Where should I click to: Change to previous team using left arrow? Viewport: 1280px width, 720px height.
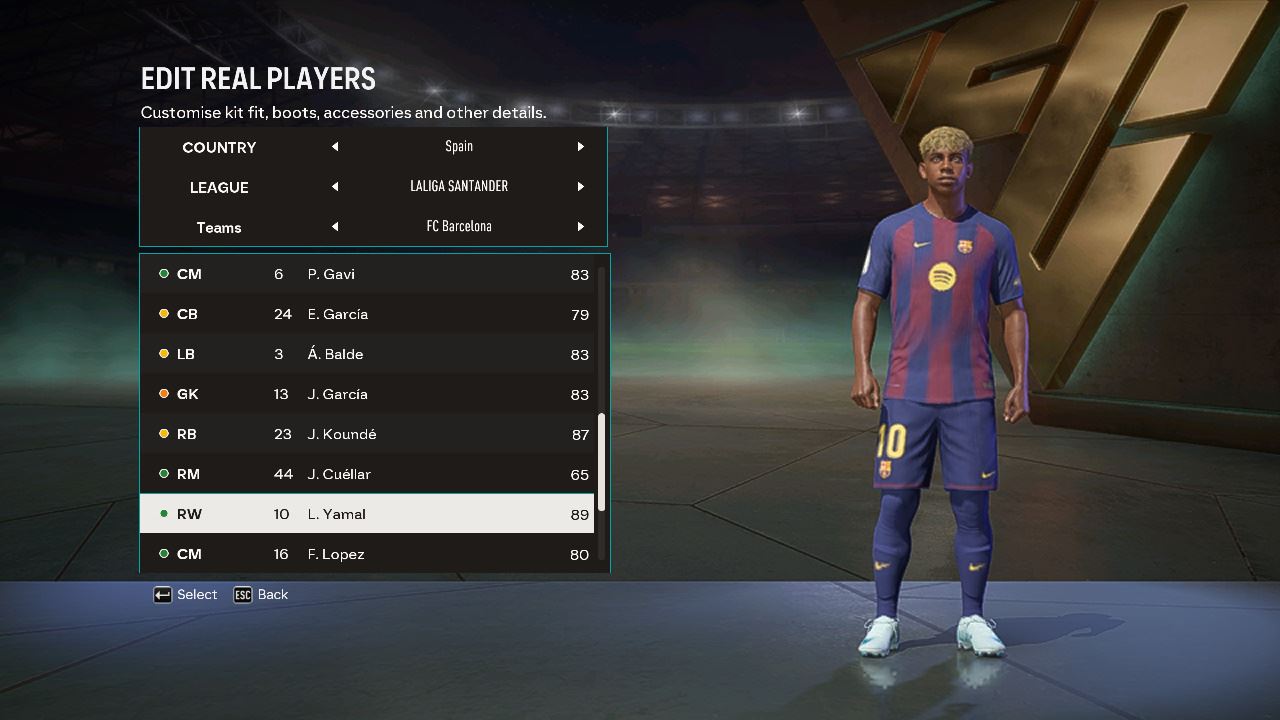[335, 227]
